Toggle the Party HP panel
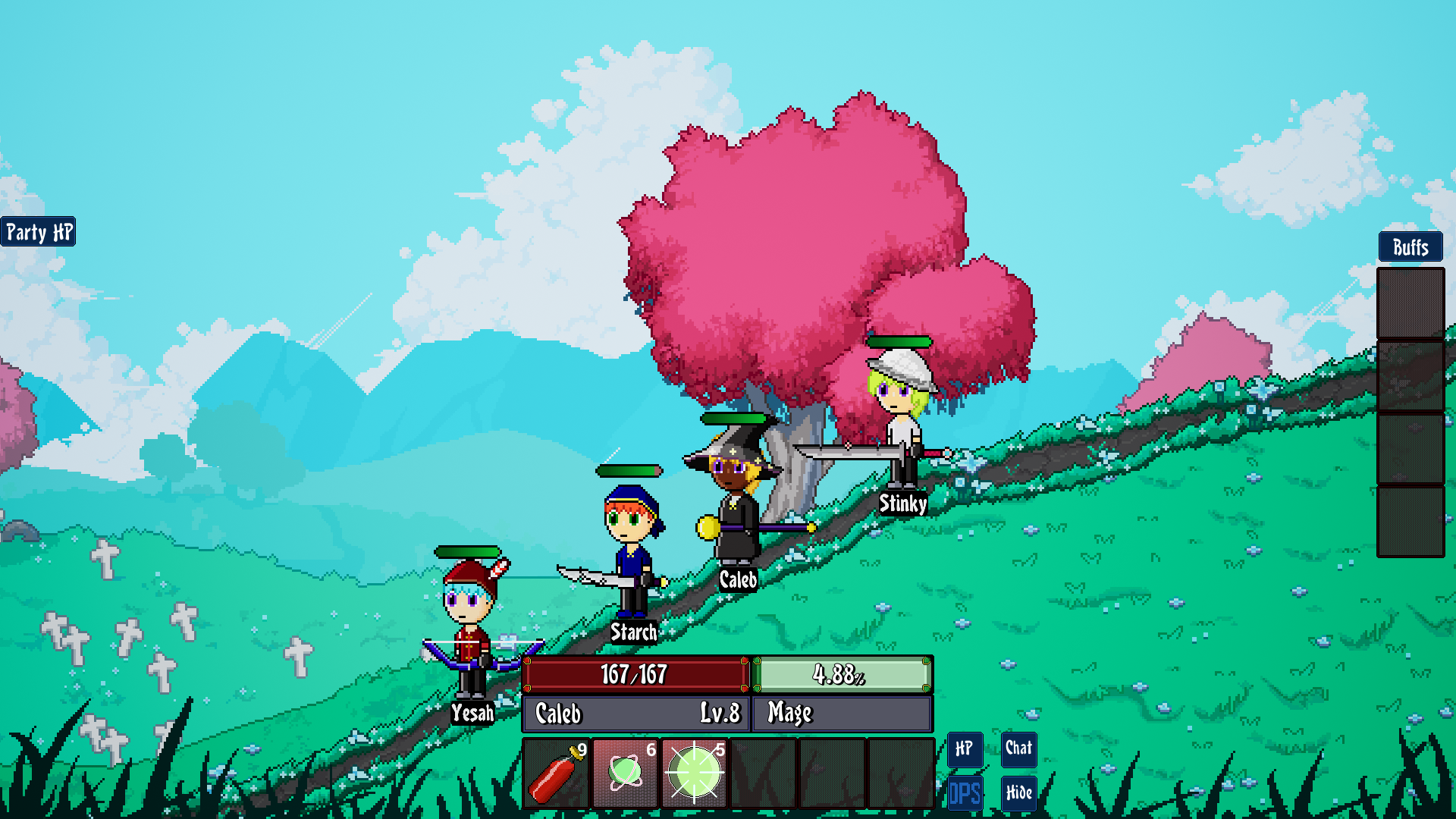The height and width of the screenshot is (819, 1456). click(x=39, y=232)
